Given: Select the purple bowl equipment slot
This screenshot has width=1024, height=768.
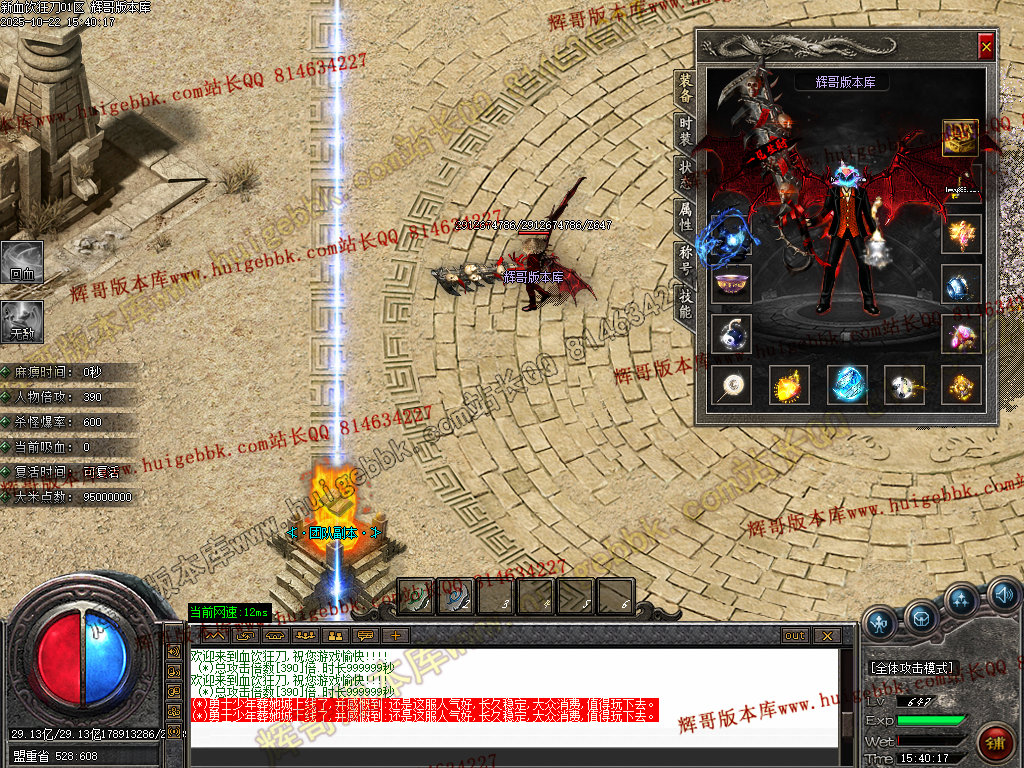Looking at the screenshot, I should point(732,282).
